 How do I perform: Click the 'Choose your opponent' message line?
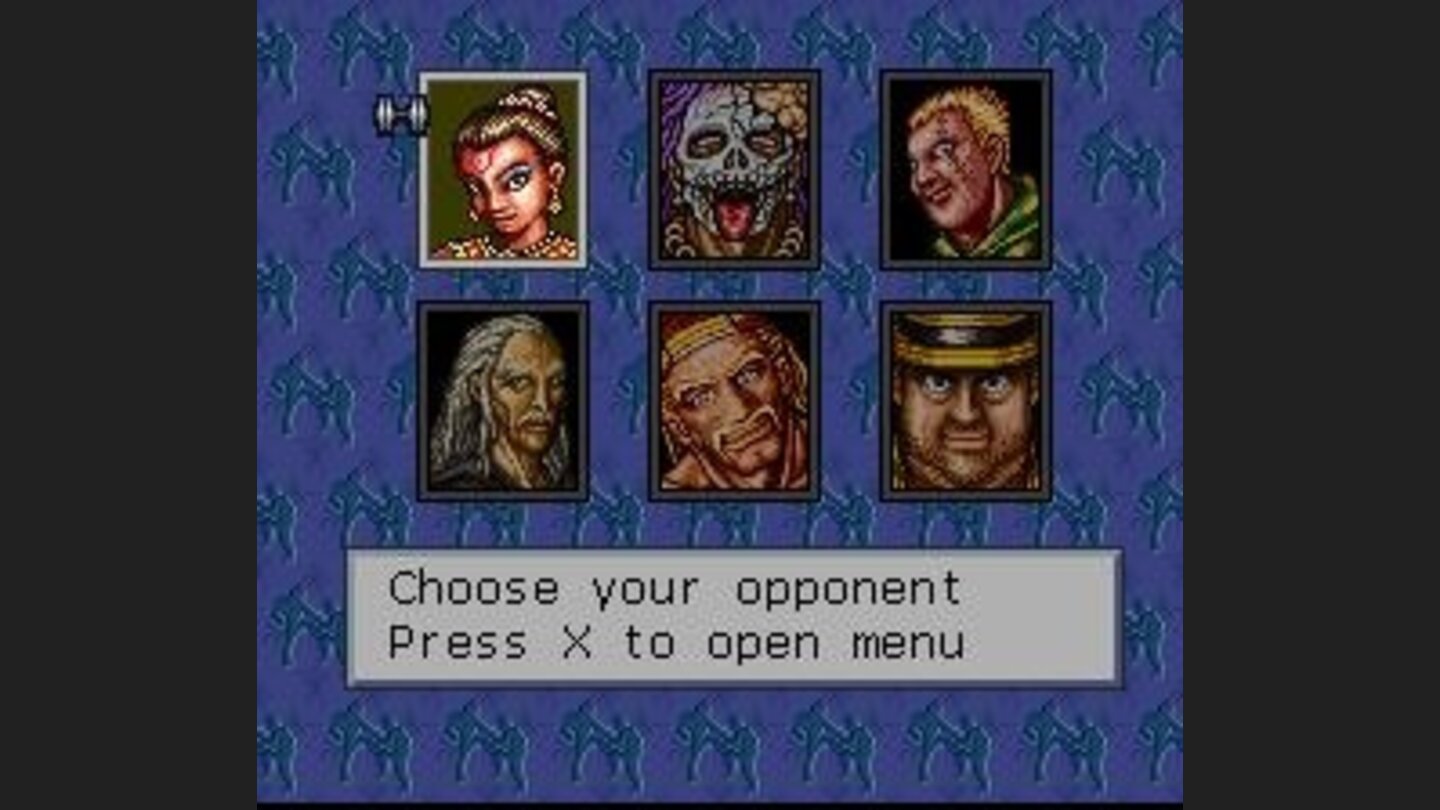point(677,588)
